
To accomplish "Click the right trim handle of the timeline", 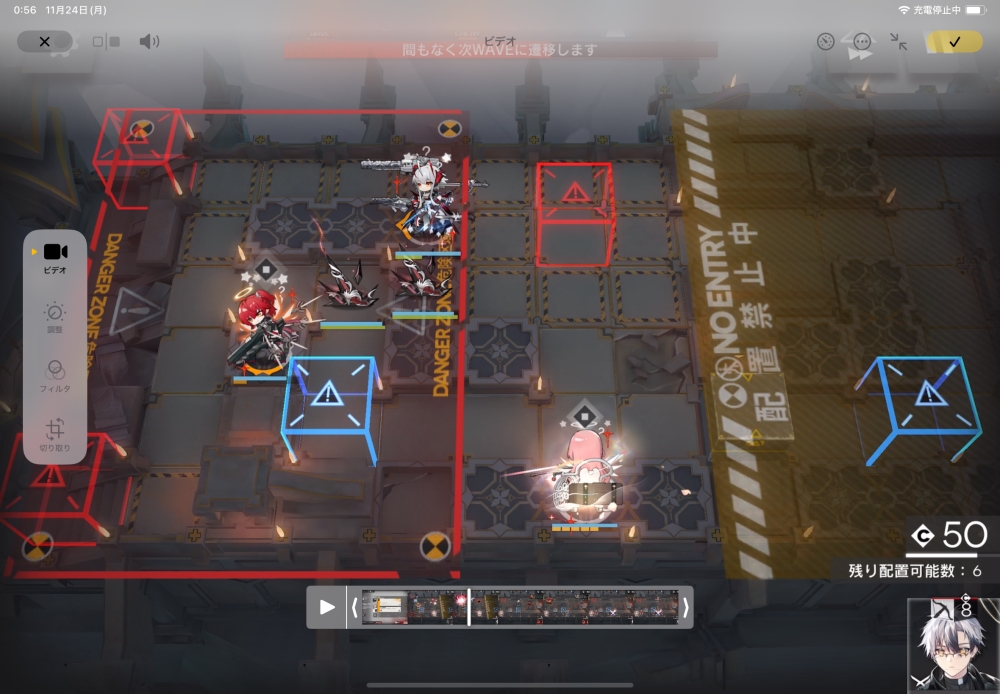I will pos(685,607).
